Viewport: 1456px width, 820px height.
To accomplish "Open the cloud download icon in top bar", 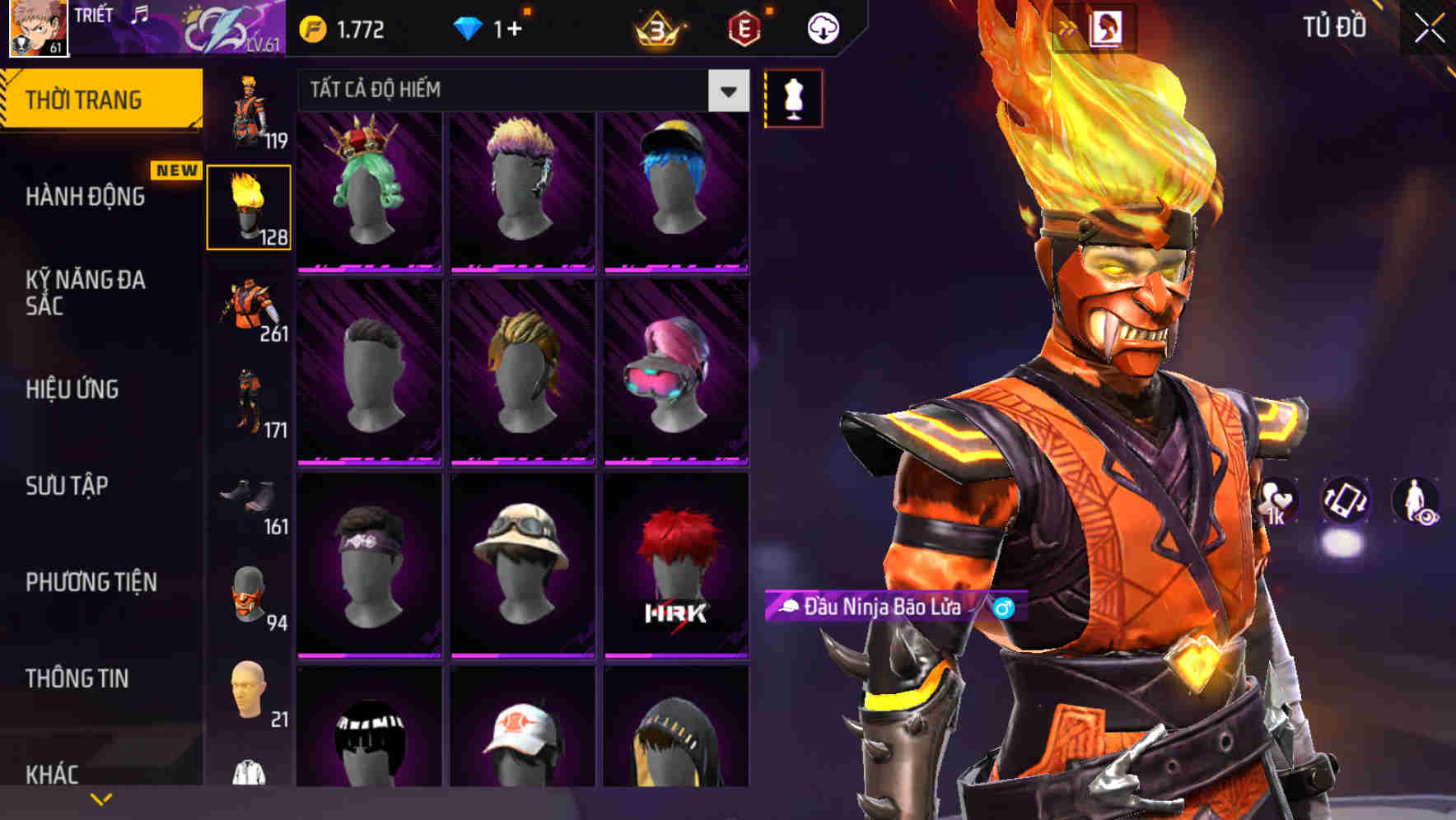I will 823,26.
